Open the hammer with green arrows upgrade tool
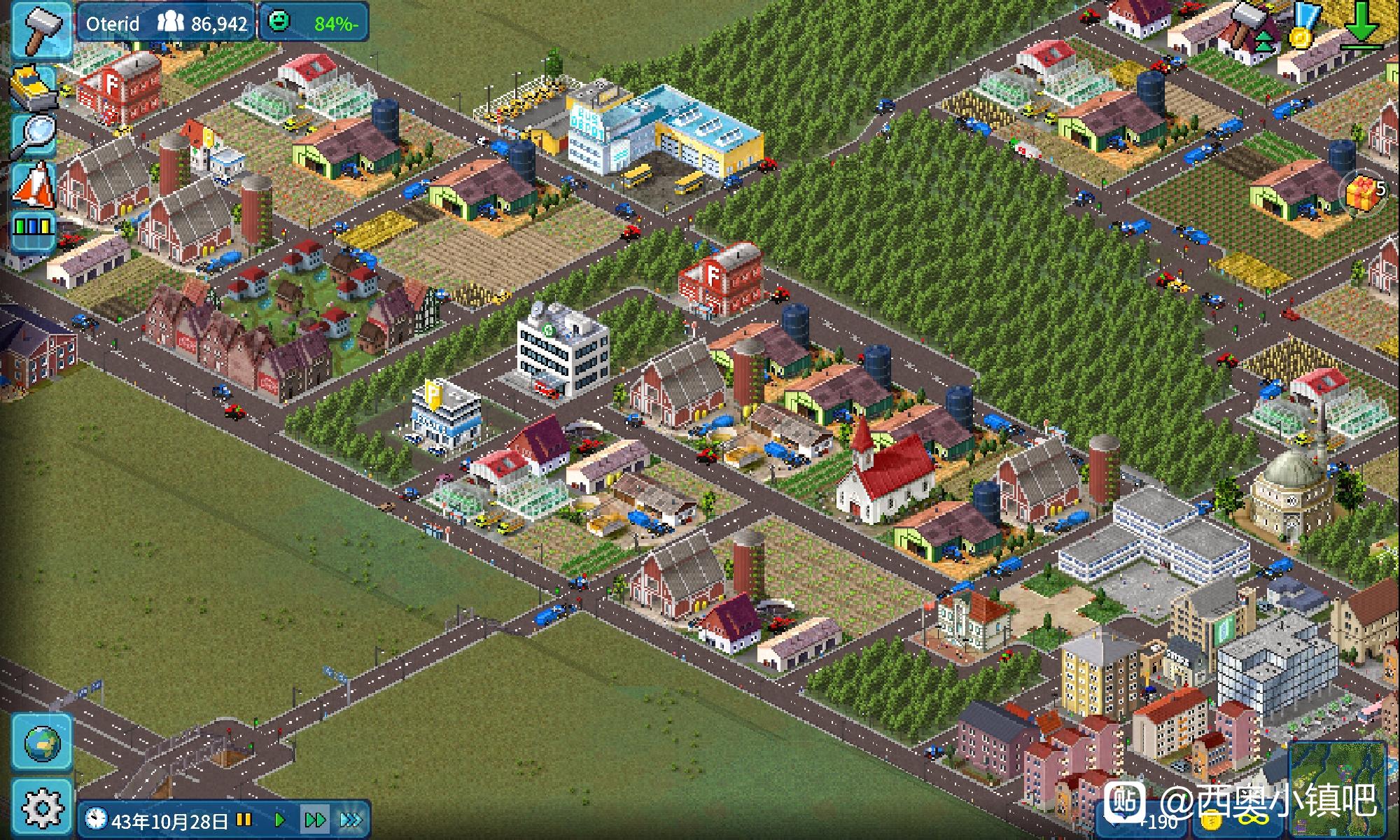Viewport: 1400px width, 840px height. [x=1250, y=24]
